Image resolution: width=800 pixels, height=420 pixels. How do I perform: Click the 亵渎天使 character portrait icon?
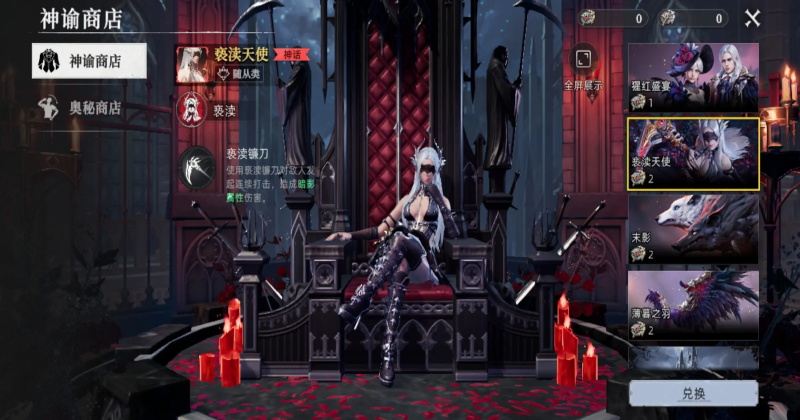pyautogui.click(x=192, y=63)
